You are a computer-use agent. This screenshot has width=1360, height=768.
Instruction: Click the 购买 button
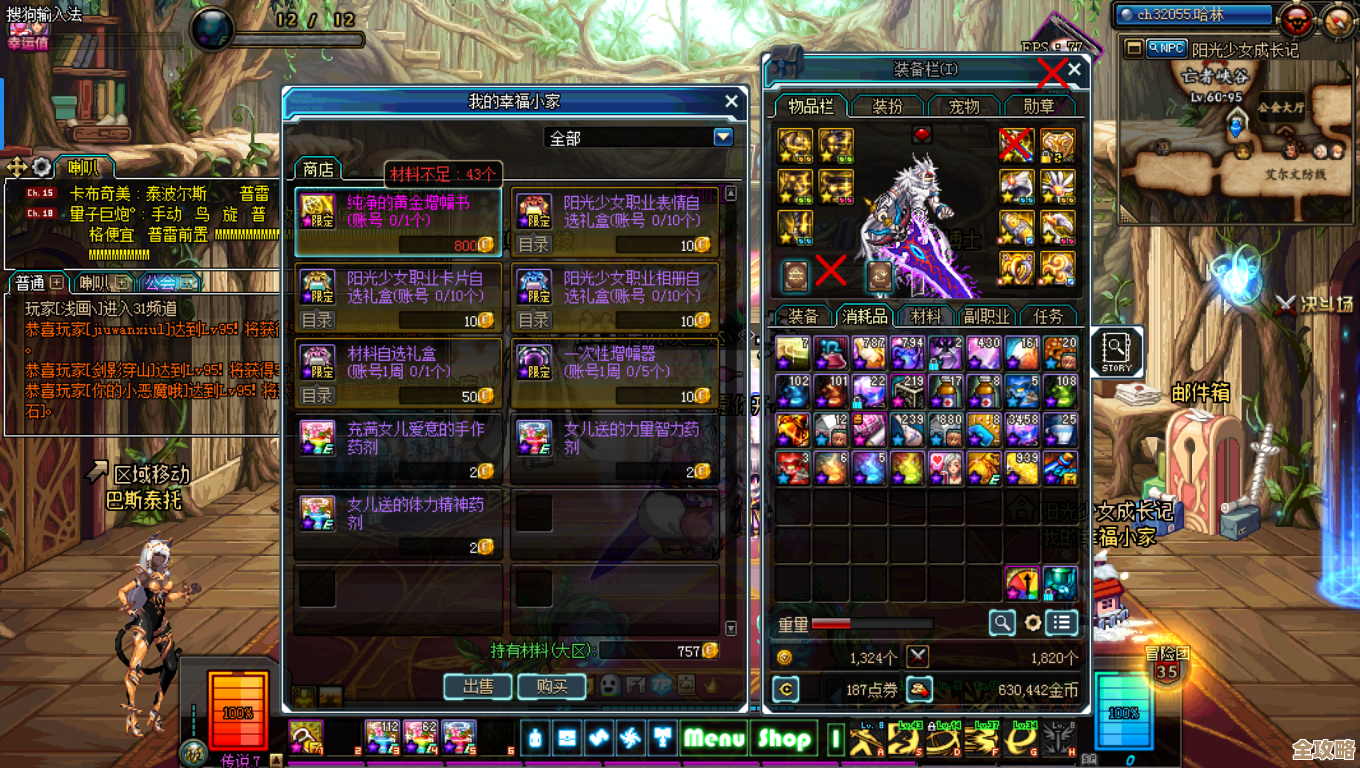[552, 686]
